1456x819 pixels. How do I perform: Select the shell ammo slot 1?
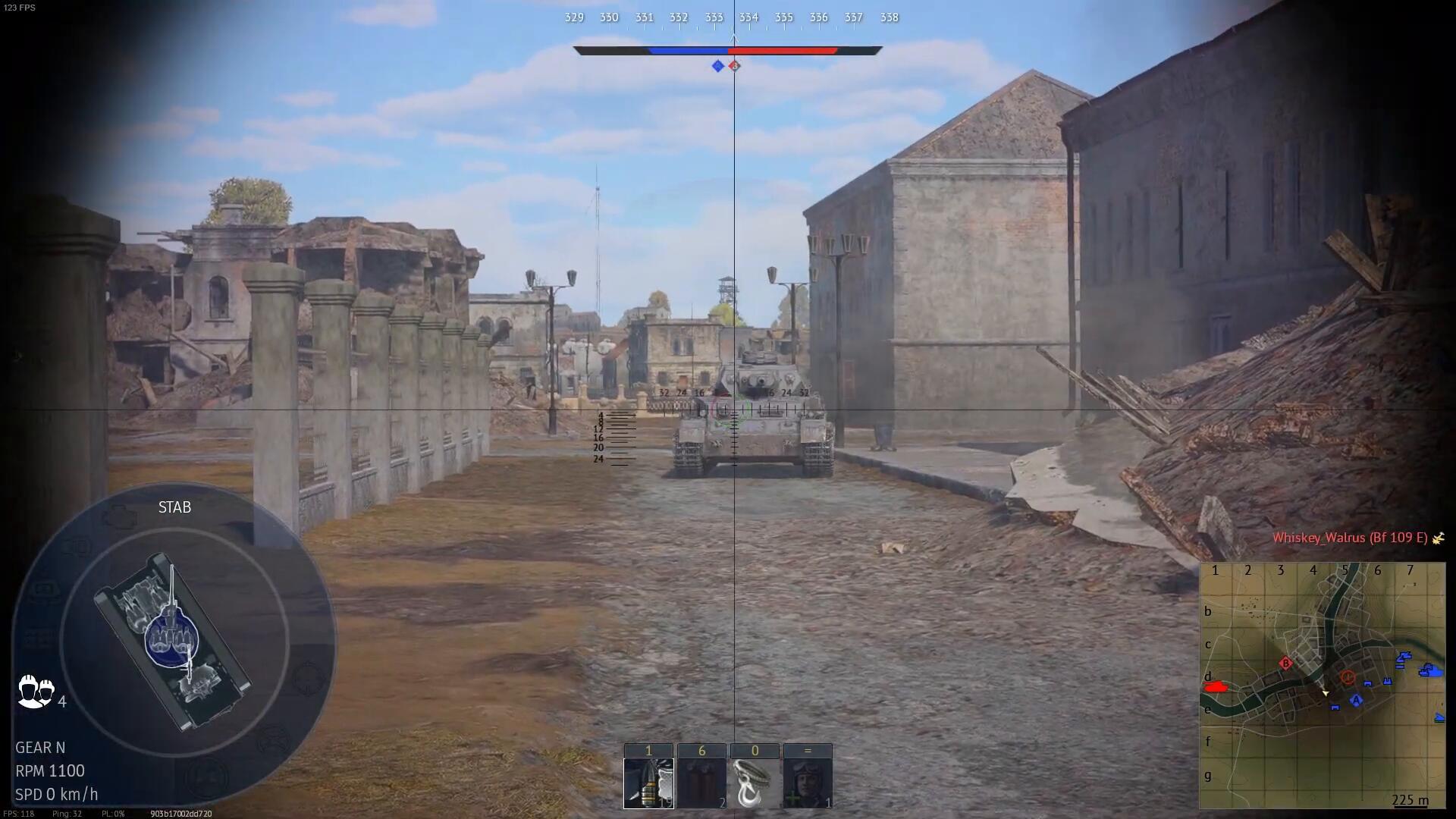pyautogui.click(x=648, y=783)
